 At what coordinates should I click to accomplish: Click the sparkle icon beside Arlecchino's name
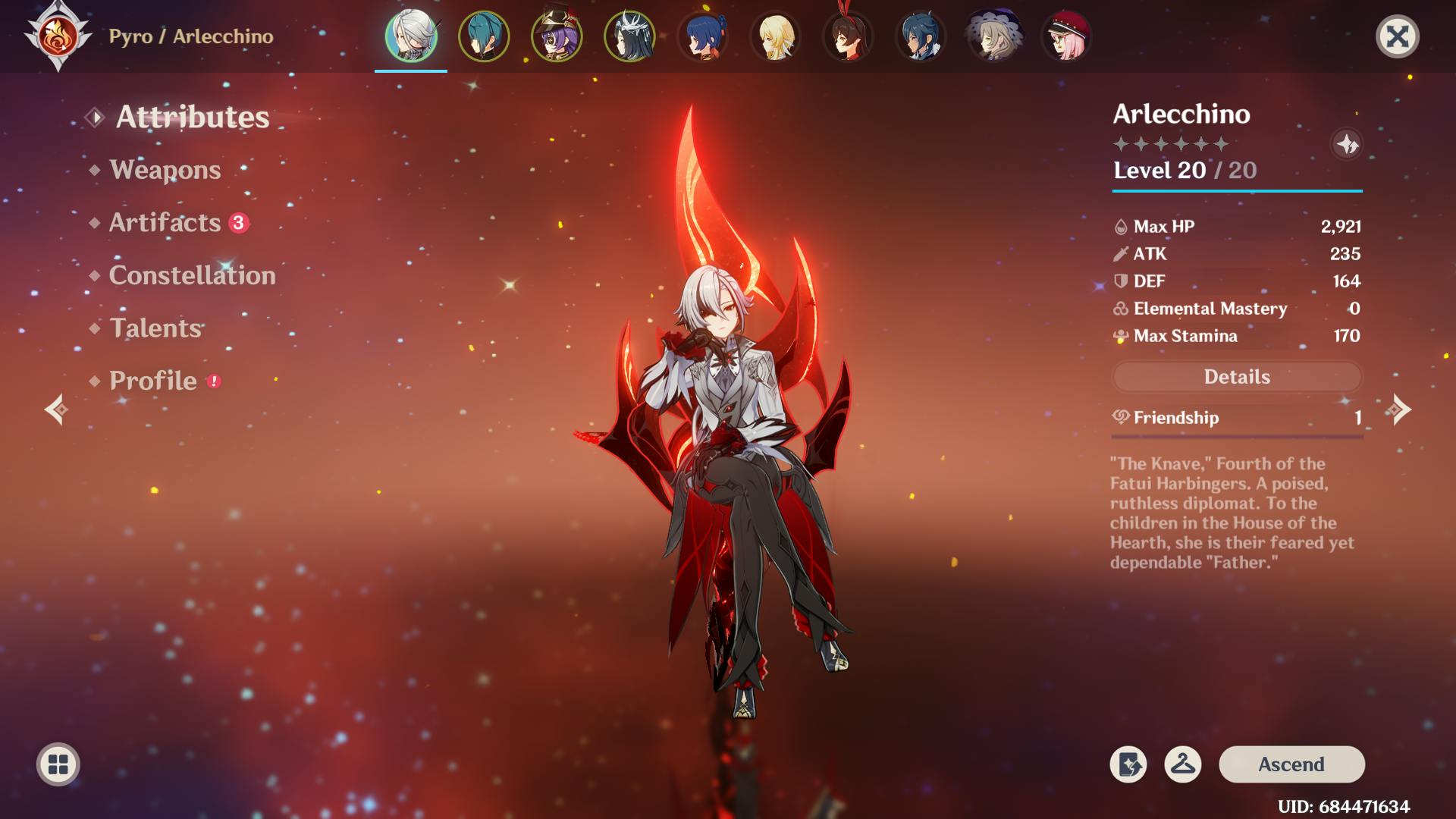[1347, 144]
